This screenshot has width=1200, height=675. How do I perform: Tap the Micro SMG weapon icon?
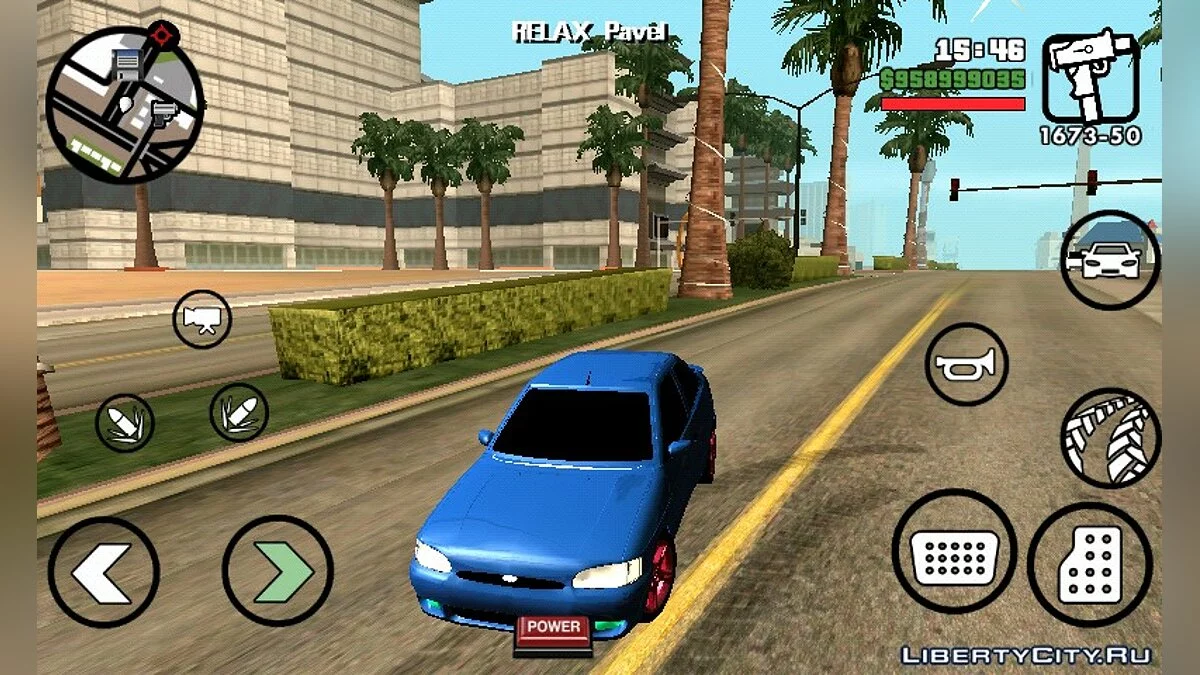(x=1091, y=78)
